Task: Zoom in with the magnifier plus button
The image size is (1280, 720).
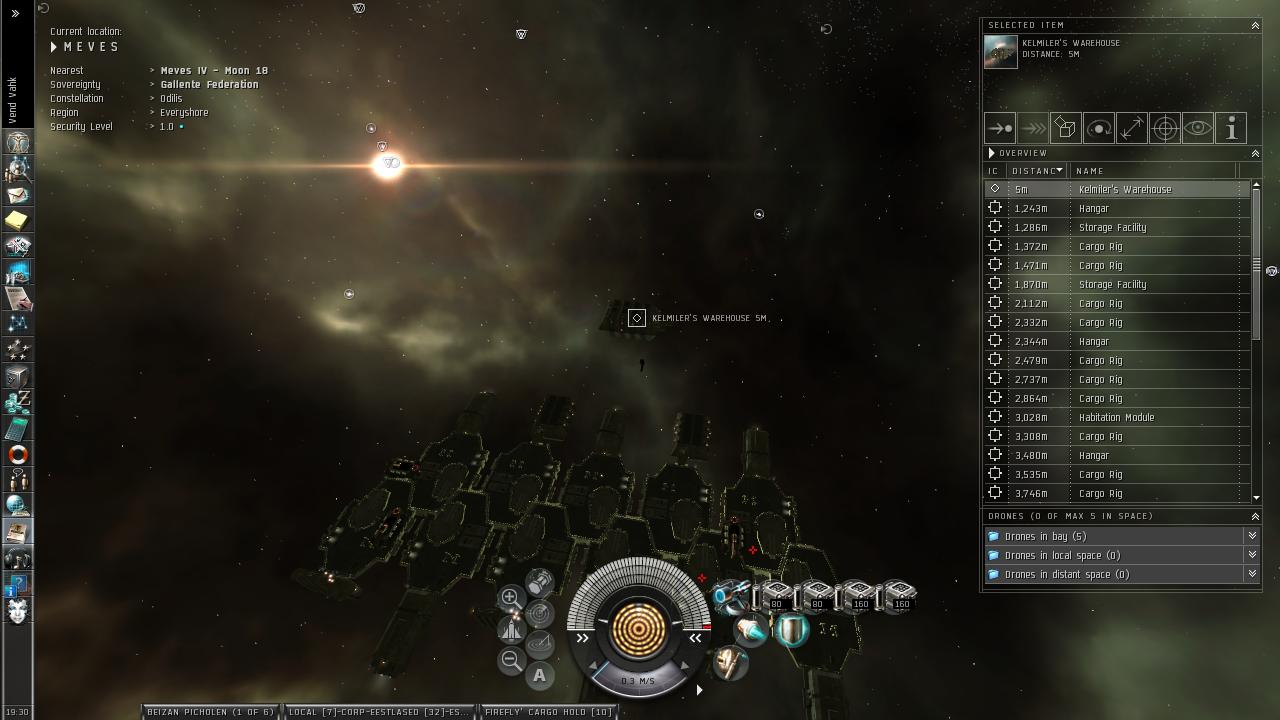Action: coord(510,598)
